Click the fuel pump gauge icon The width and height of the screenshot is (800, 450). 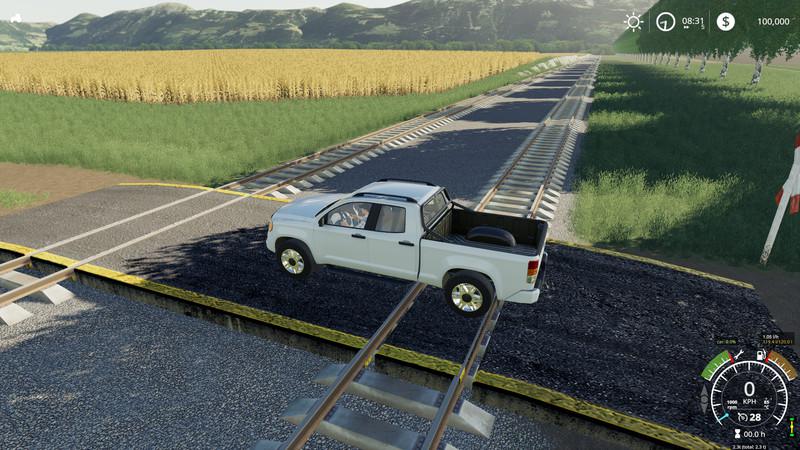tap(761, 354)
